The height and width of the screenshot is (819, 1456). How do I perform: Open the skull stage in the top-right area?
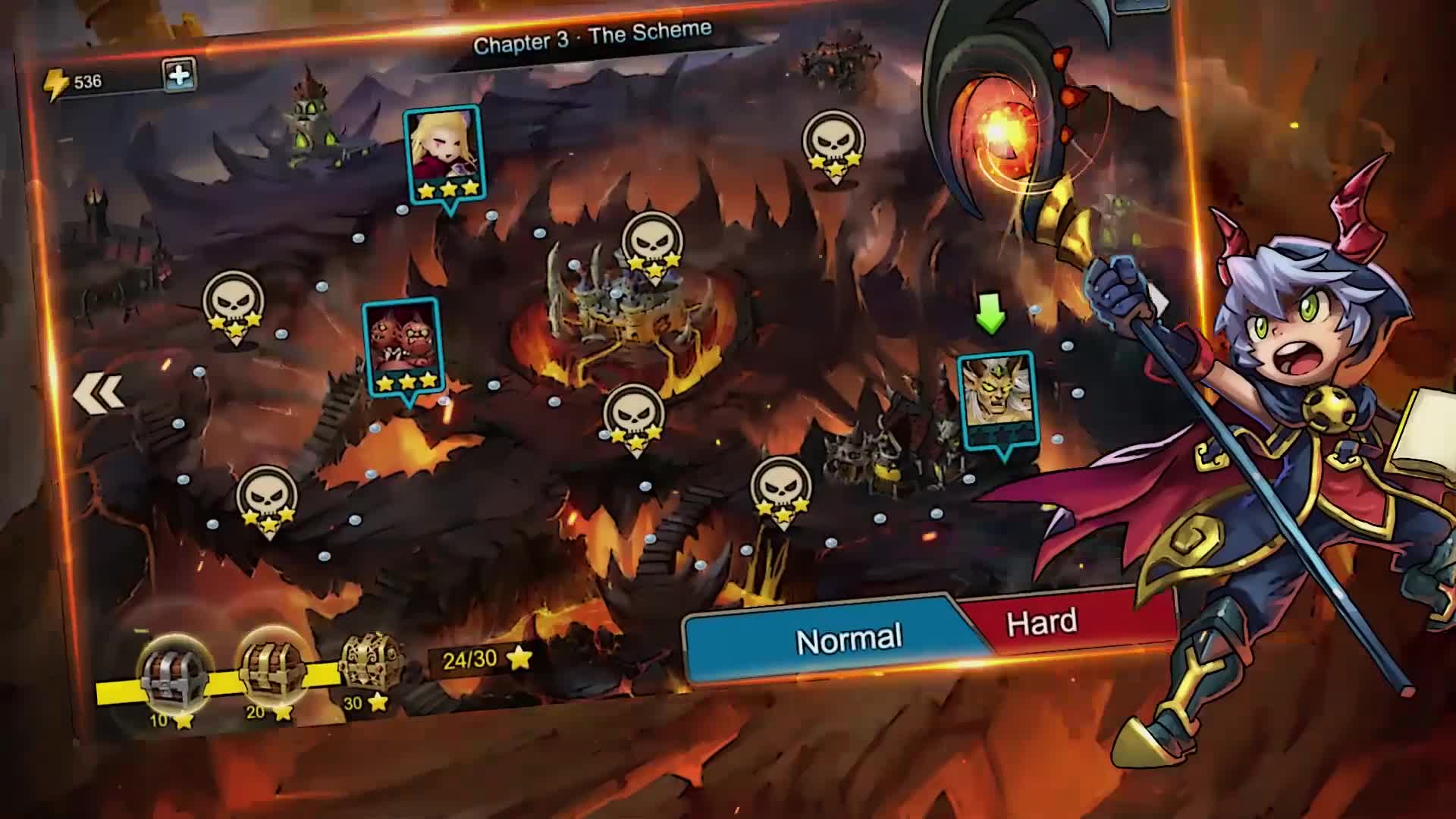pos(833,144)
